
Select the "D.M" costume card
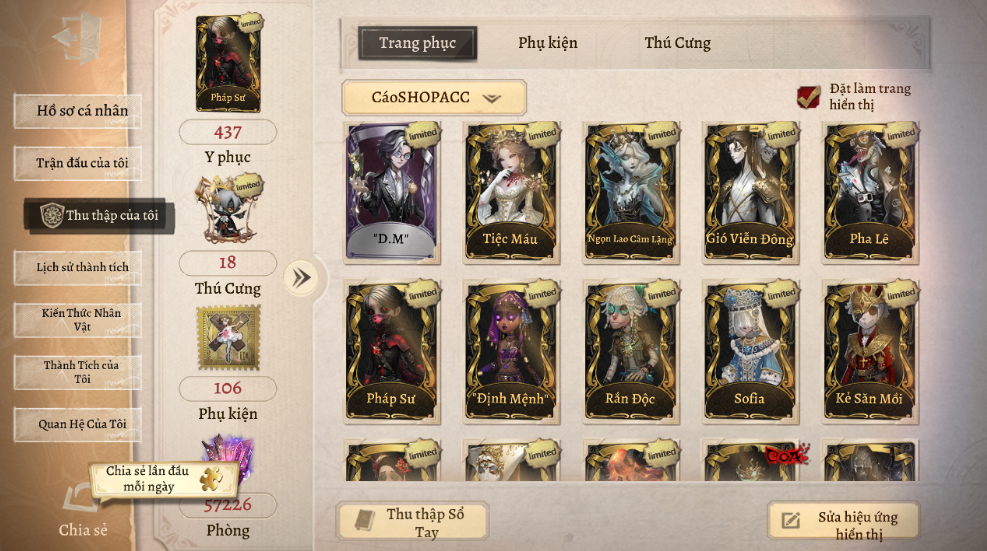(392, 190)
